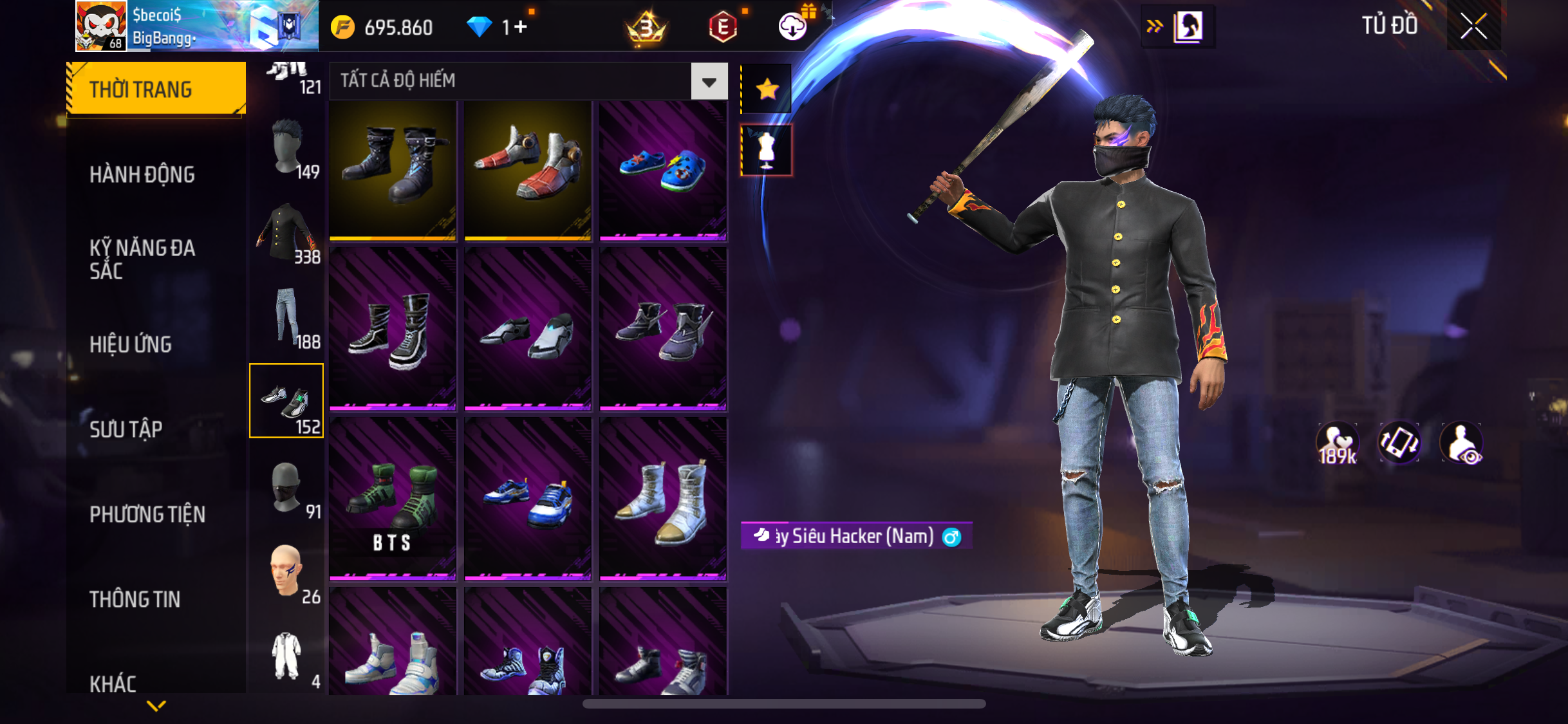The height and width of the screenshot is (724, 1568).
Task: Select the KỸ NĂNG ĐA SẮC tab
Action: tap(142, 259)
